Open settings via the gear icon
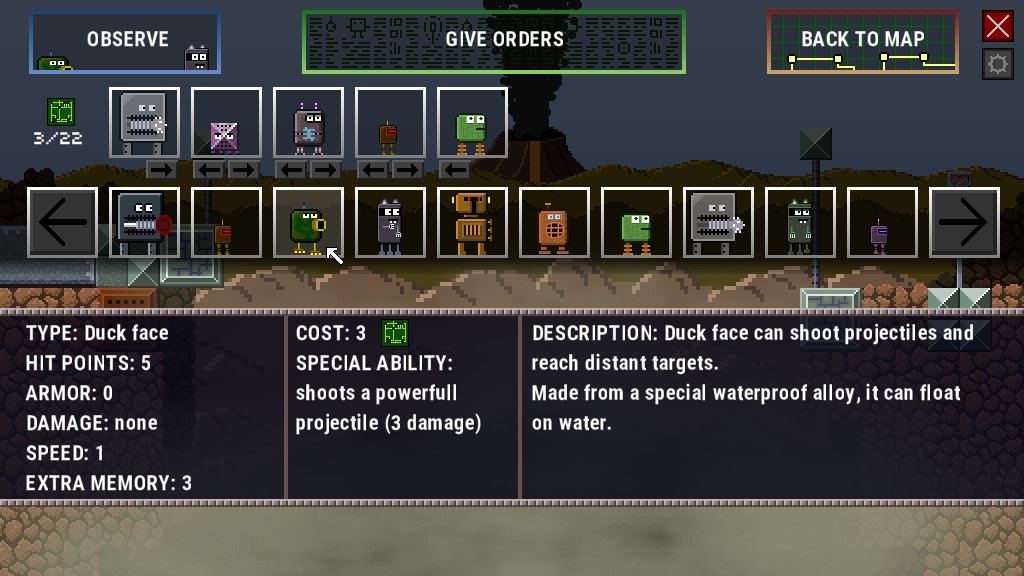 tap(997, 65)
